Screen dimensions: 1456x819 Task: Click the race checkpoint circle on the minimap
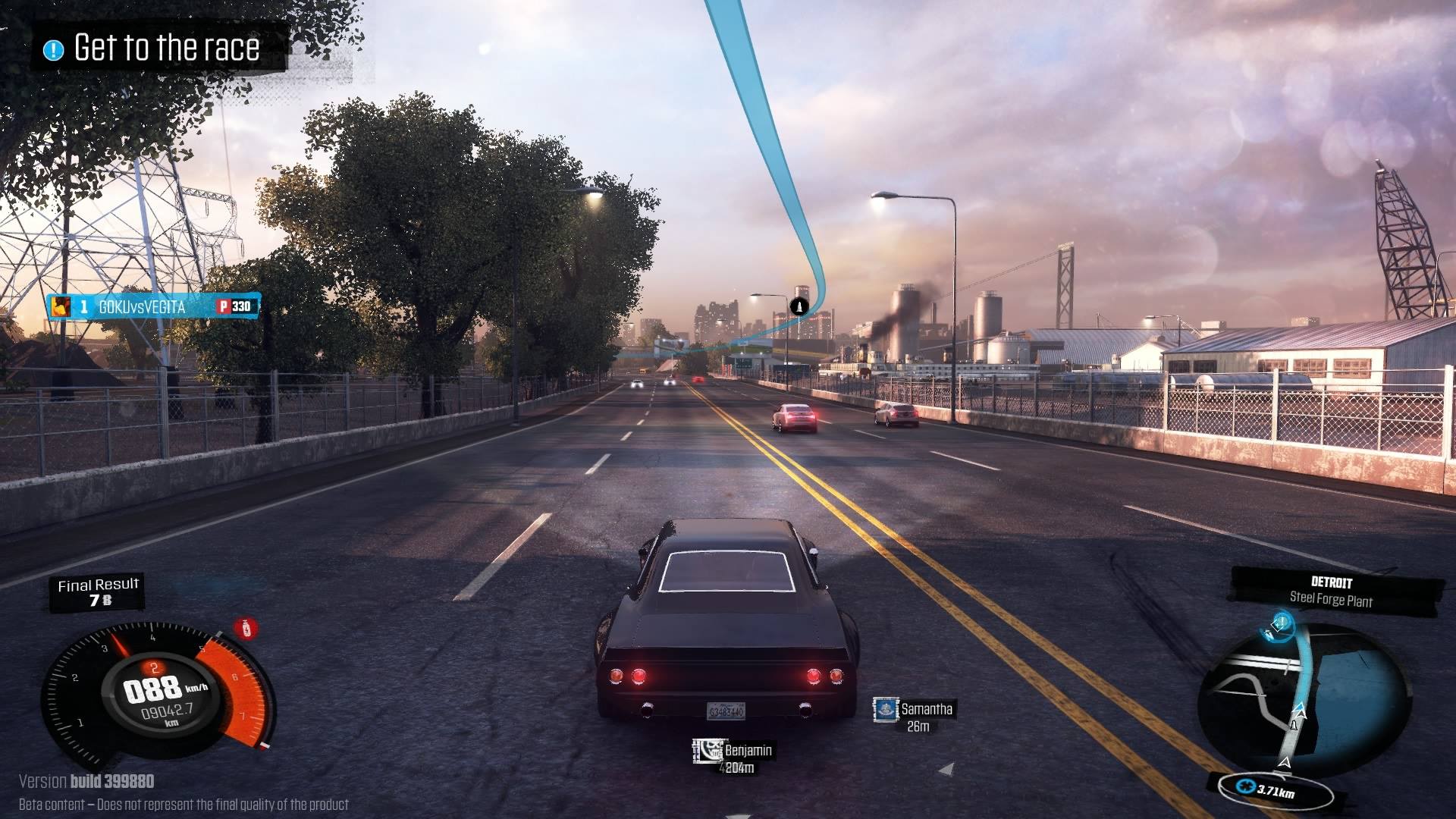1281,623
